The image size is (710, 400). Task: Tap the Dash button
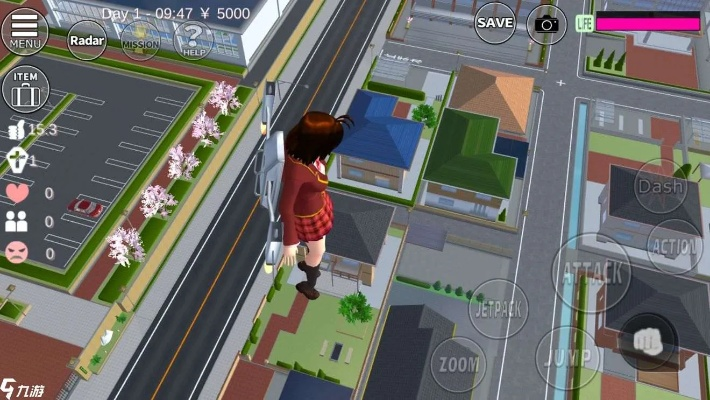(x=661, y=186)
